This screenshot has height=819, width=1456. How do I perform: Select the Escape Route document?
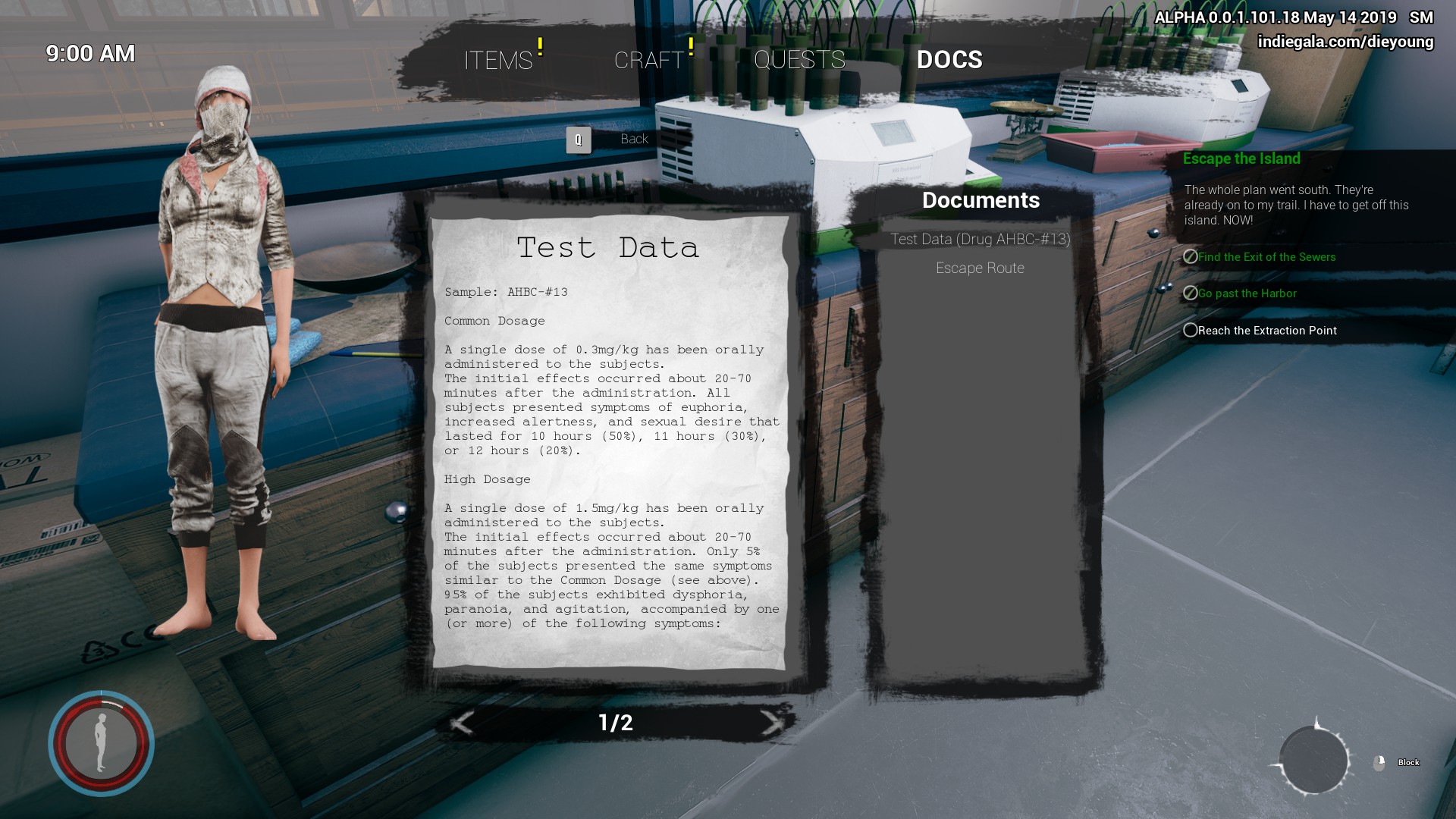[x=980, y=268]
